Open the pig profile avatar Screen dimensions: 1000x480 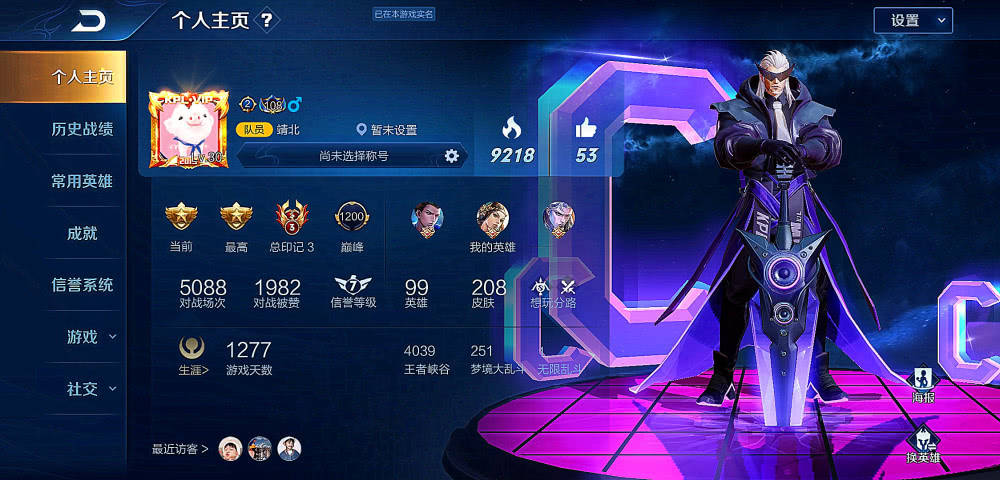tap(188, 129)
